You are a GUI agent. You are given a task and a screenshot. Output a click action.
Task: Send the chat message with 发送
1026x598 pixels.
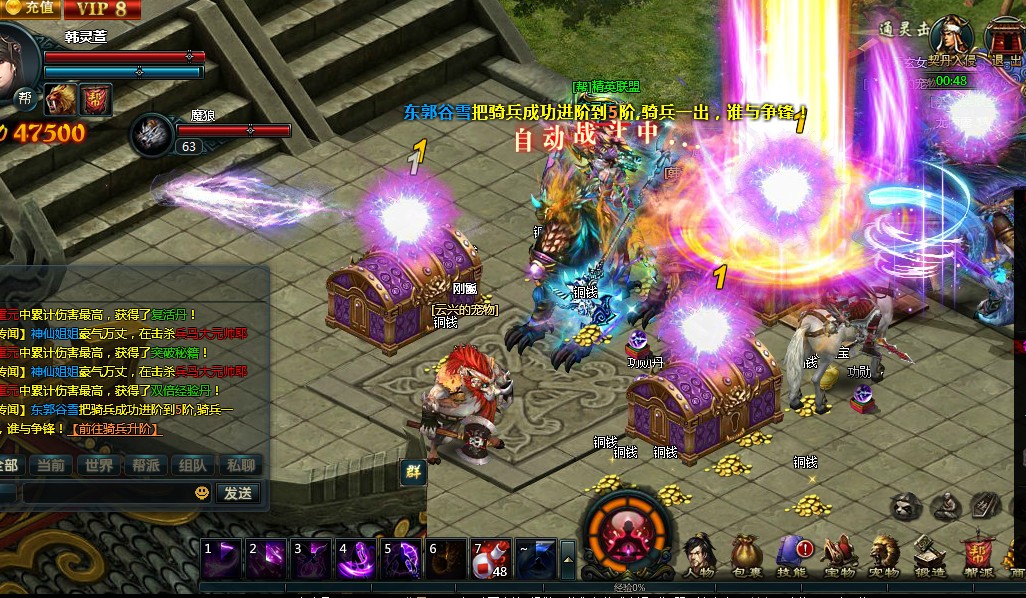coord(237,493)
